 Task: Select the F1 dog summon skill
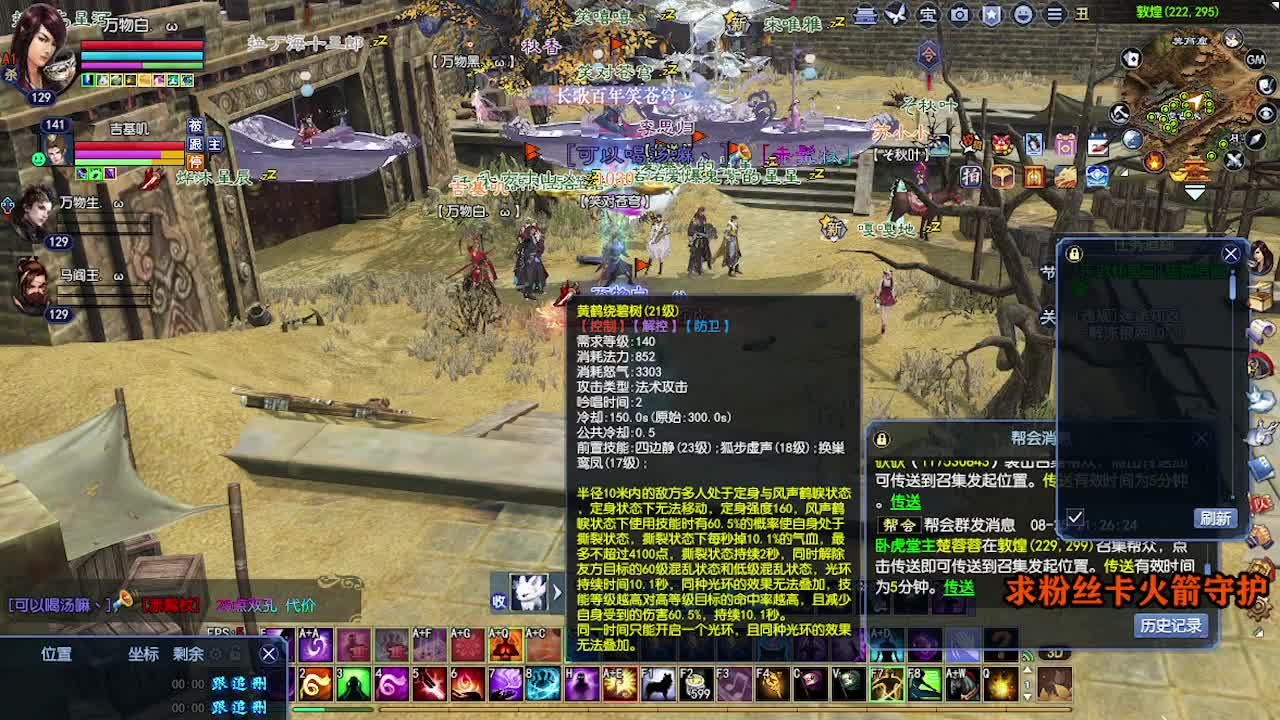660,683
